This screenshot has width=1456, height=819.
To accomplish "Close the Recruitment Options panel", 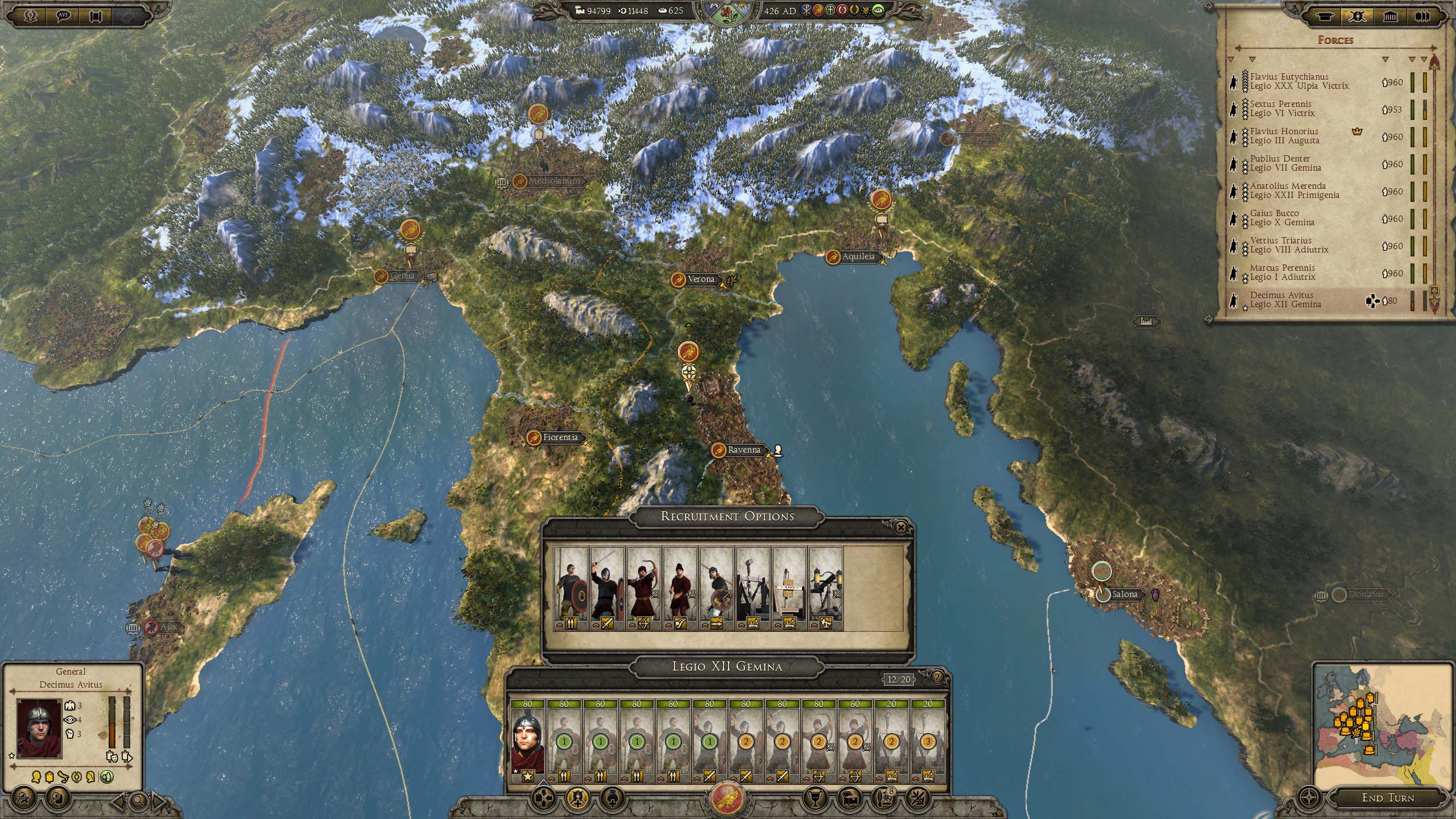I will [900, 528].
